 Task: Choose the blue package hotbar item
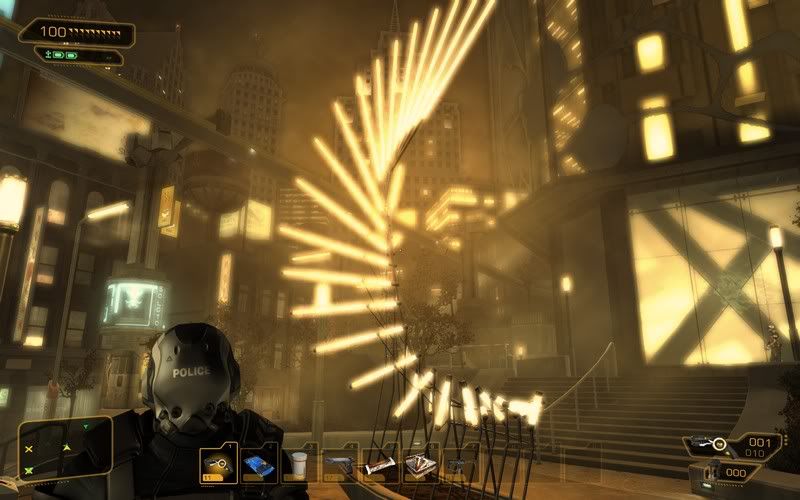pyautogui.click(x=259, y=464)
